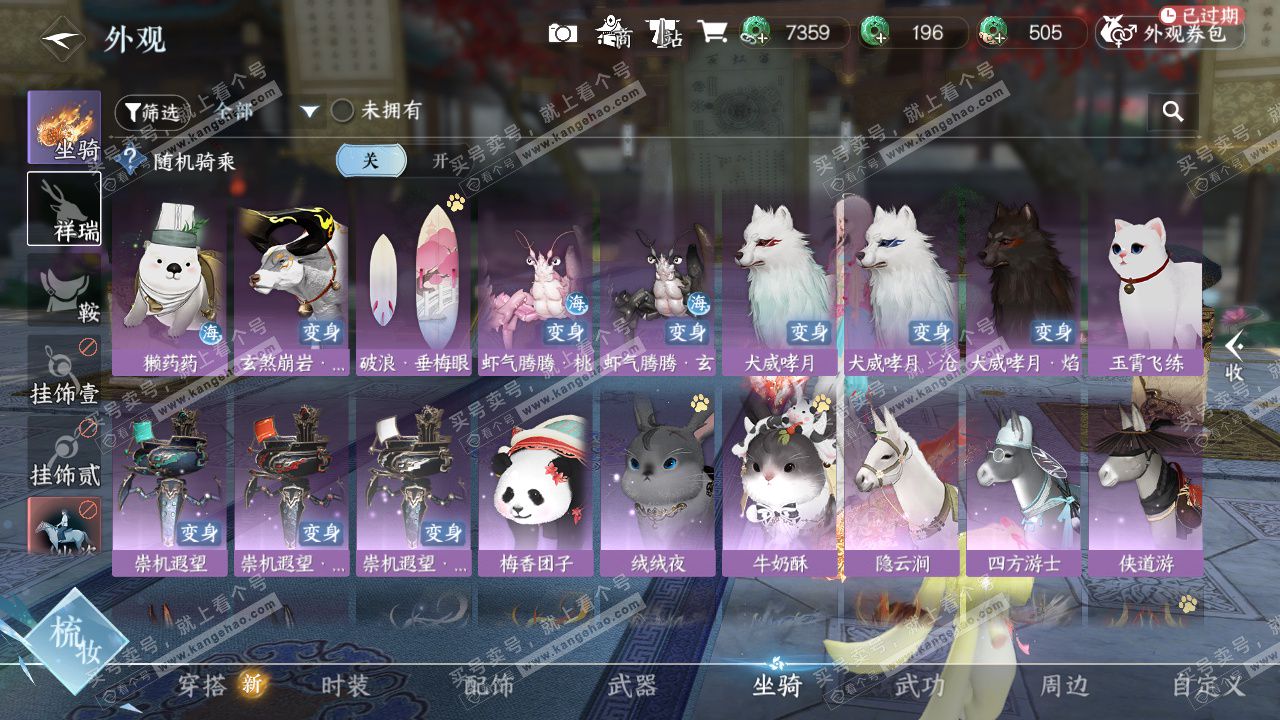Switch random mount toggle to 开

click(440, 161)
